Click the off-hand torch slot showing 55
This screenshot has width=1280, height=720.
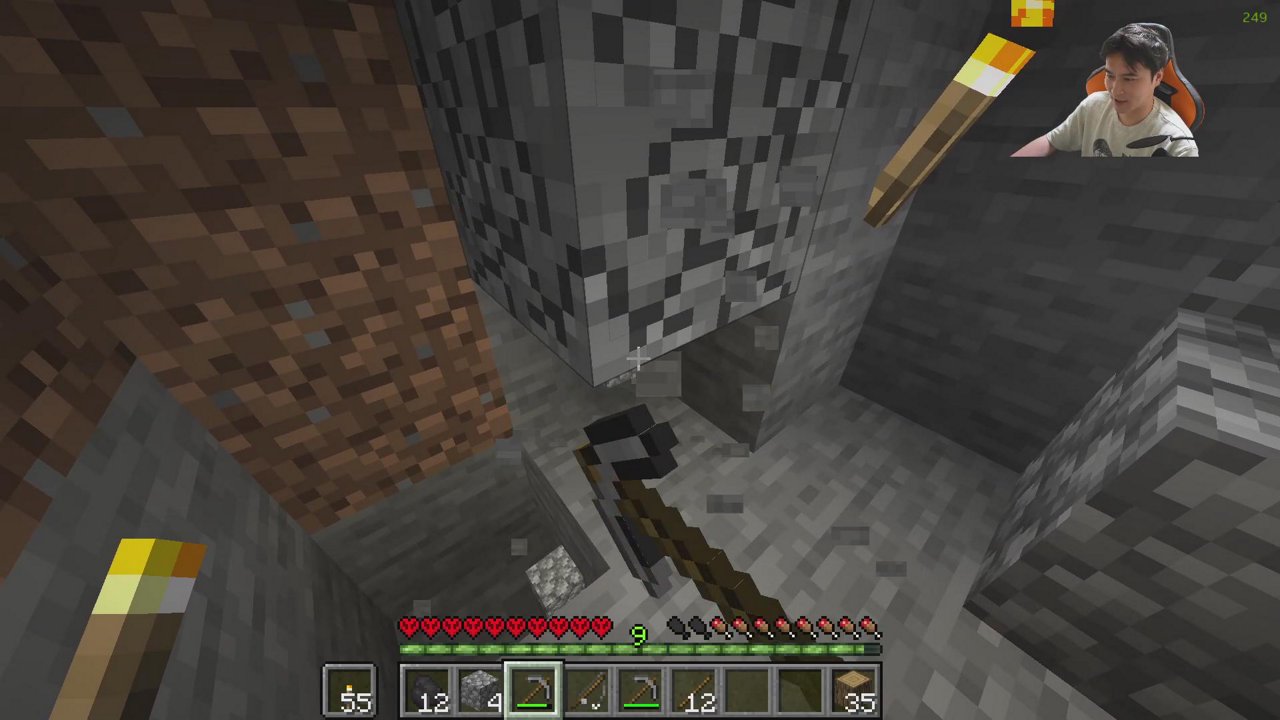pos(350,692)
